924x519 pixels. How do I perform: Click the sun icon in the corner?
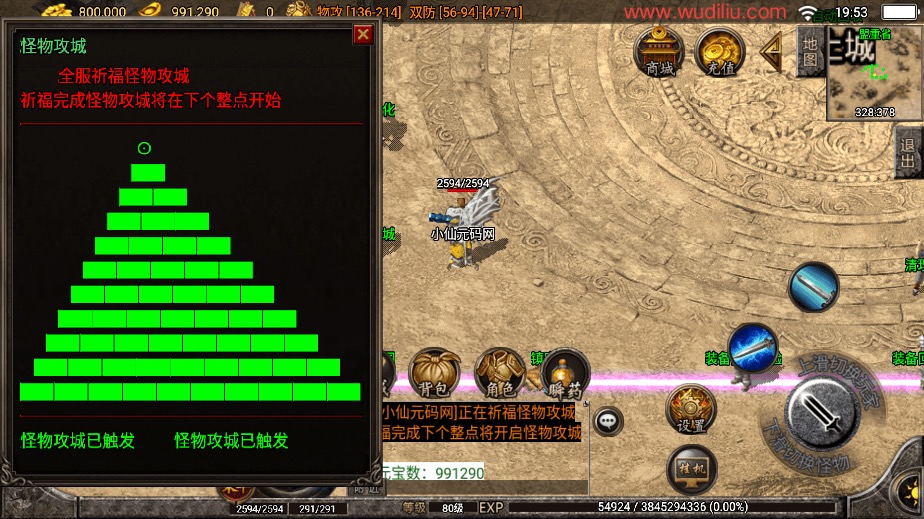coord(907,492)
